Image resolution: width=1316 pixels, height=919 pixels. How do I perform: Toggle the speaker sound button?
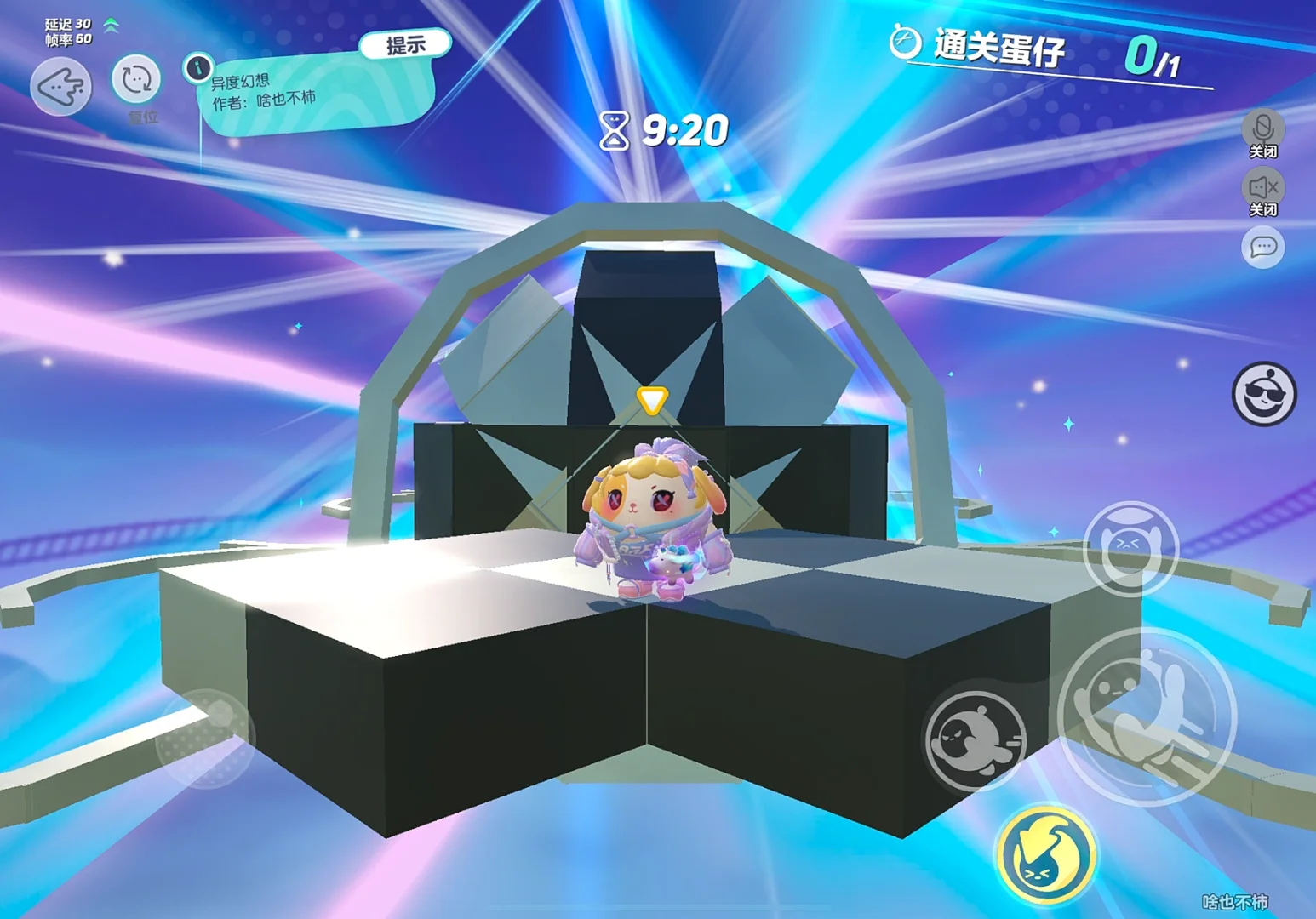point(1263,188)
